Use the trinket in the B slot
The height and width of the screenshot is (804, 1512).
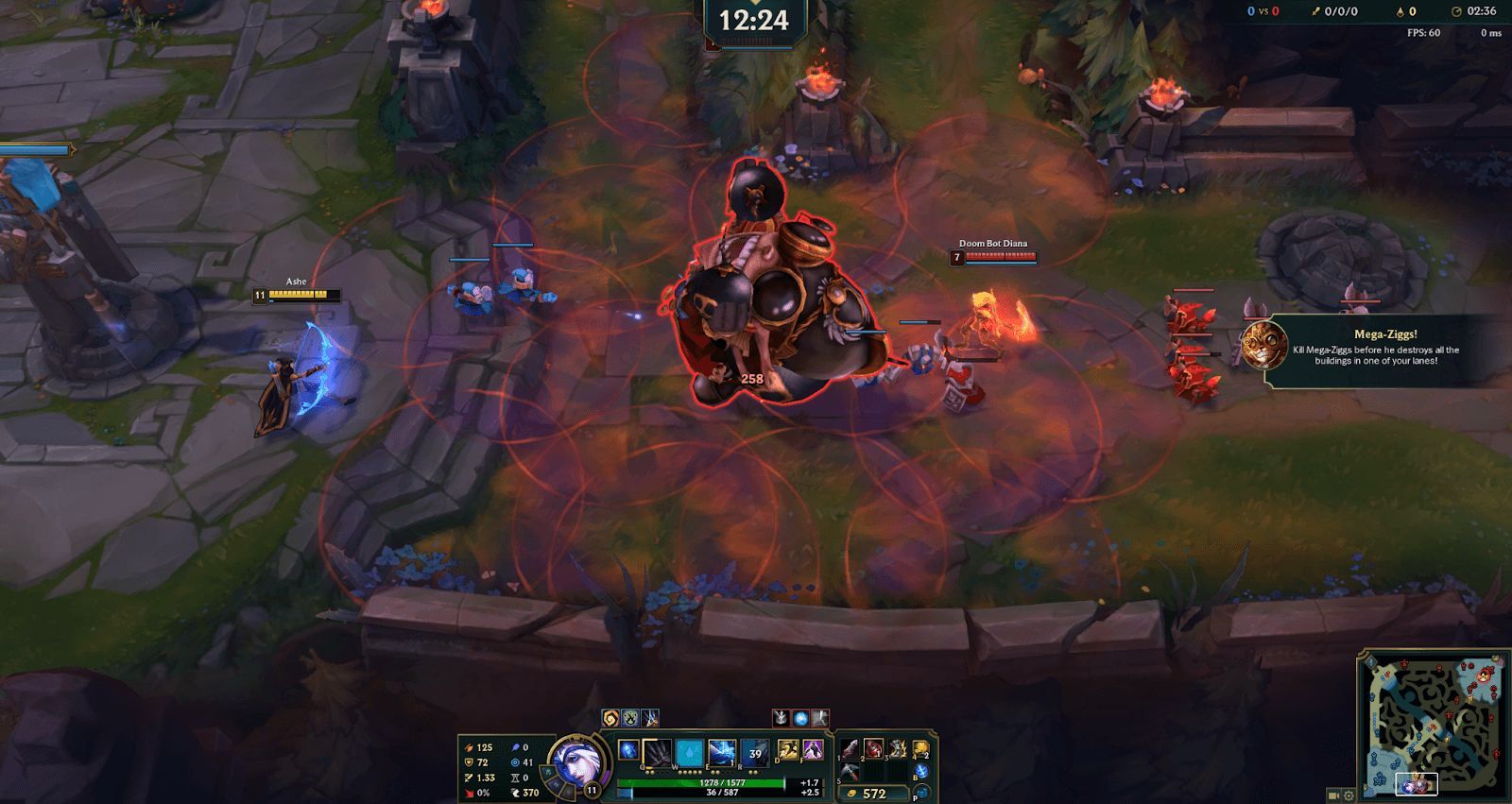tap(919, 771)
